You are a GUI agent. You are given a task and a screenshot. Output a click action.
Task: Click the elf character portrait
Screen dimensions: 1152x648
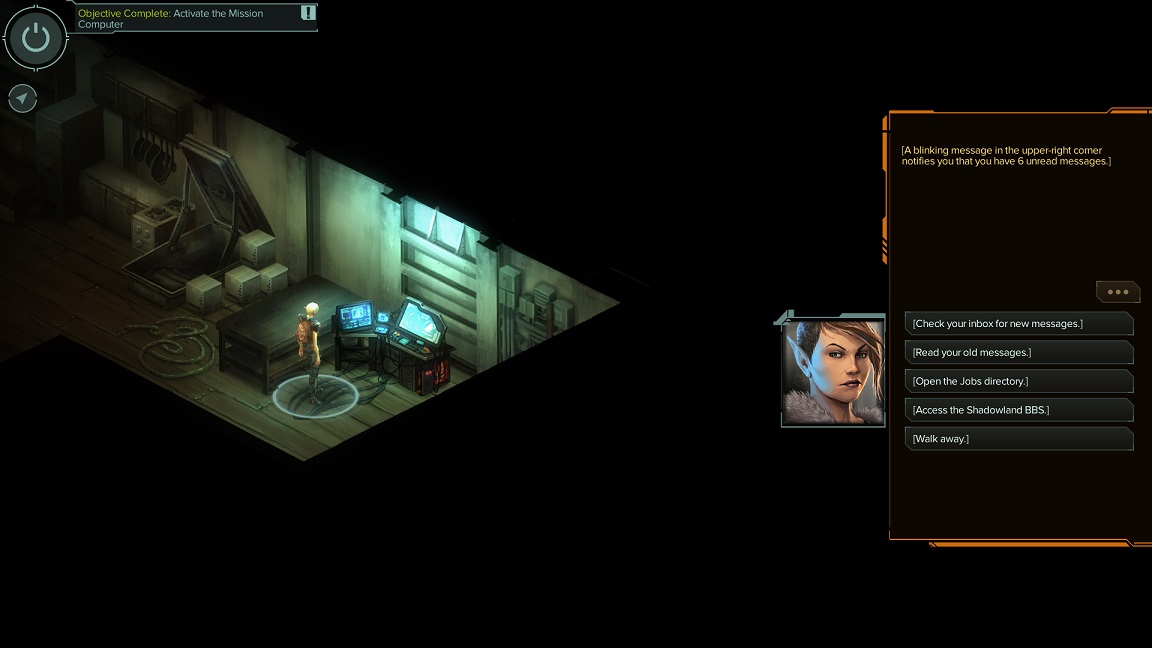coord(833,371)
